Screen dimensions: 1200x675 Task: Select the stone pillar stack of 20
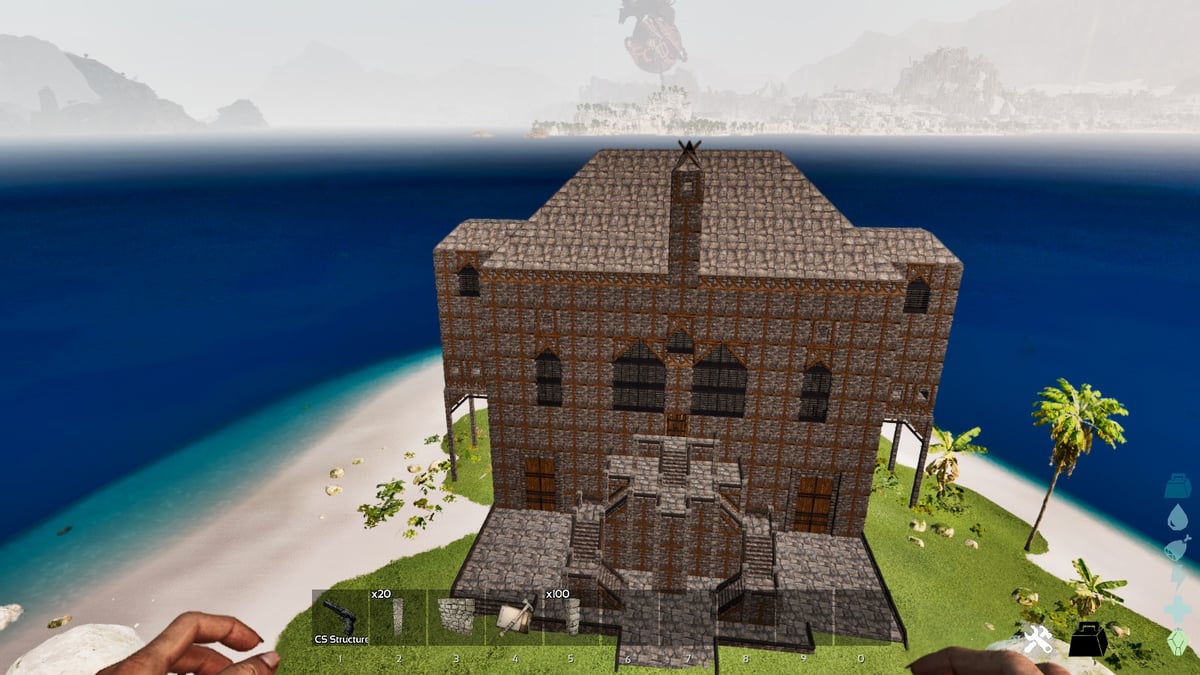pos(398,617)
